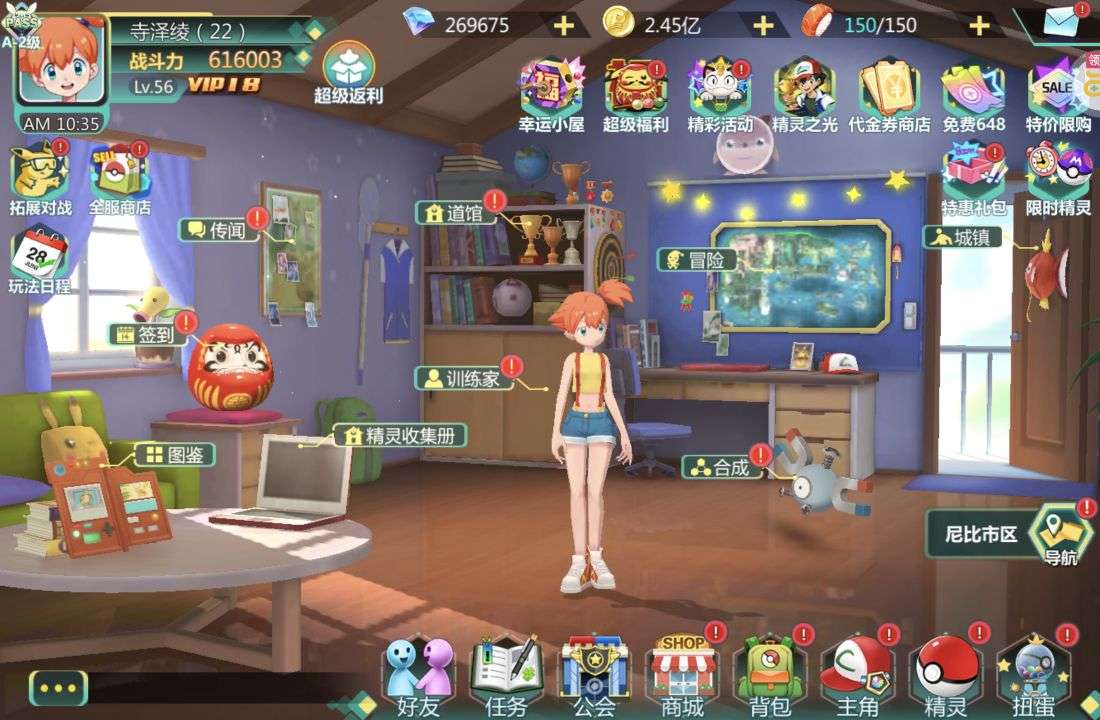Open the 幸运小屋 event
Image resolution: width=1100 pixels, height=720 pixels.
[x=551, y=93]
